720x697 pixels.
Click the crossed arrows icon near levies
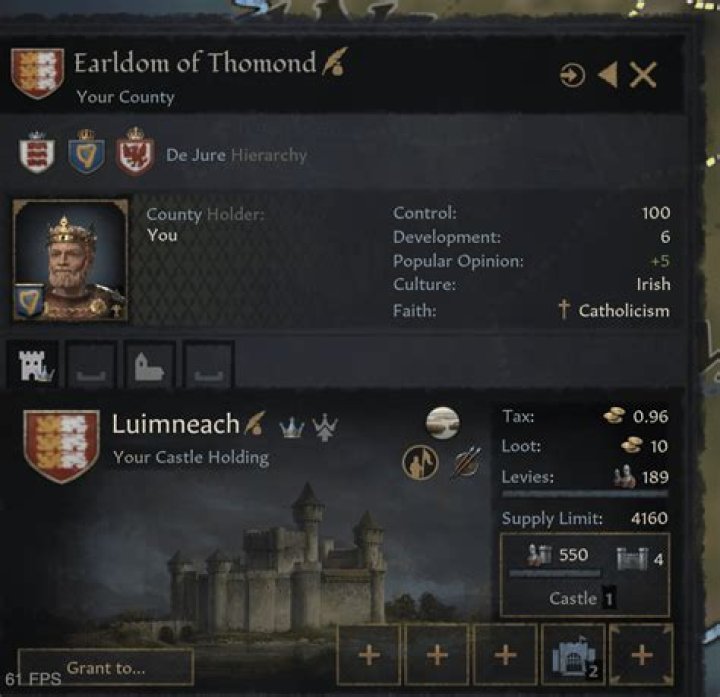click(x=465, y=463)
